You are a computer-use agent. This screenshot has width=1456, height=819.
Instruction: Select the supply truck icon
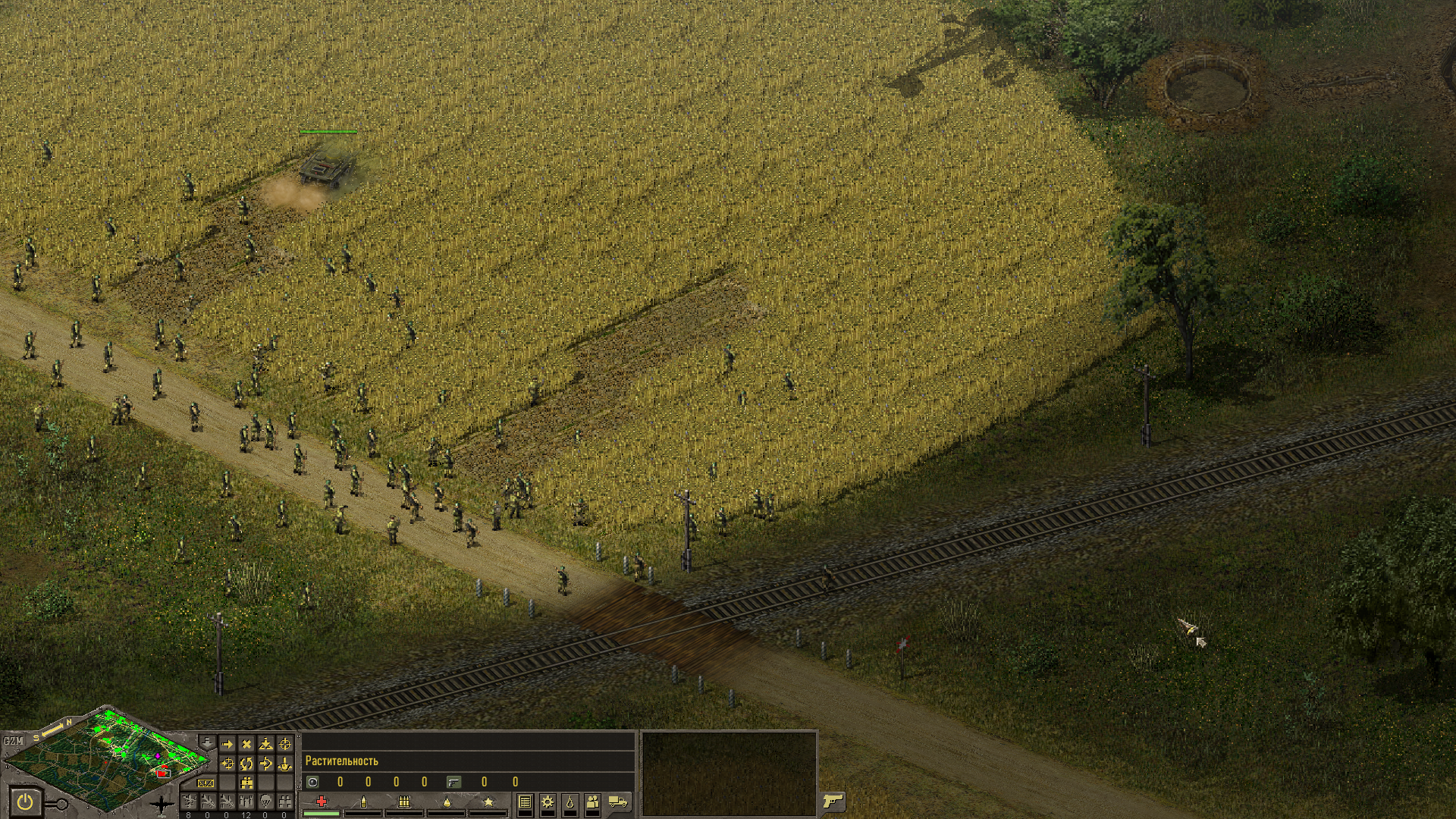pos(618,802)
